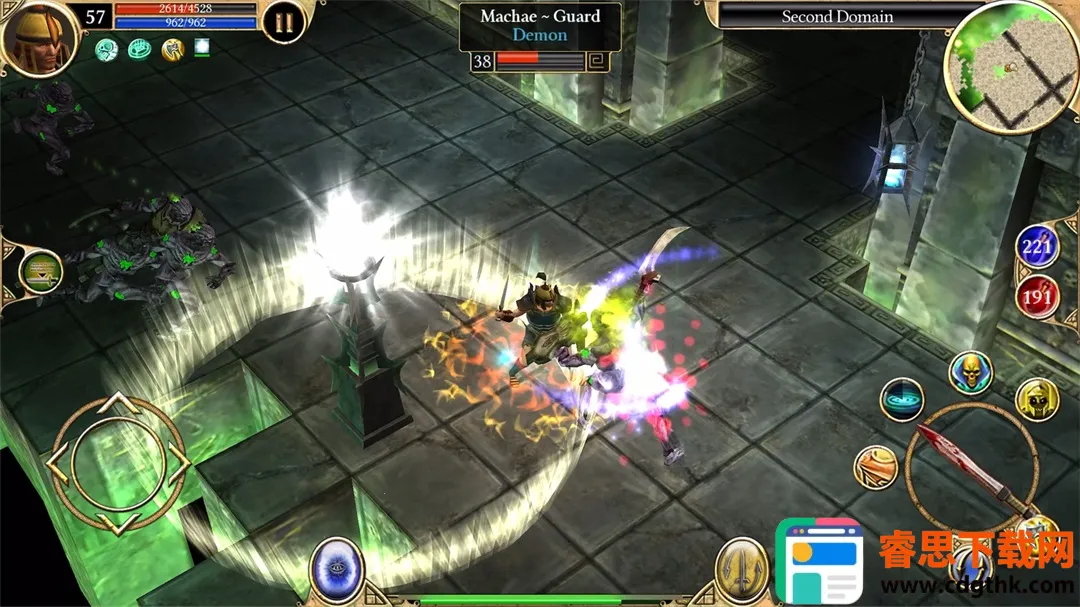Image resolution: width=1080 pixels, height=607 pixels.
Task: Tap the golden axe buff icon
Action: pos(173,49)
